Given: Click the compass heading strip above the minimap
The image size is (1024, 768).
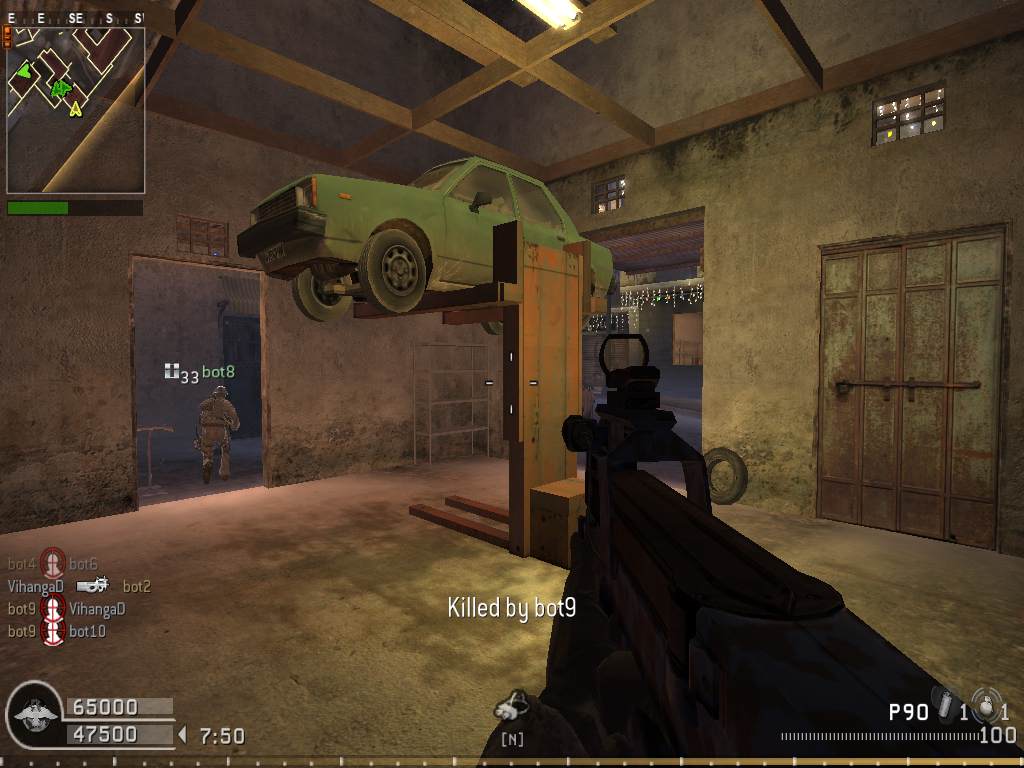Looking at the screenshot, I should point(75,18).
